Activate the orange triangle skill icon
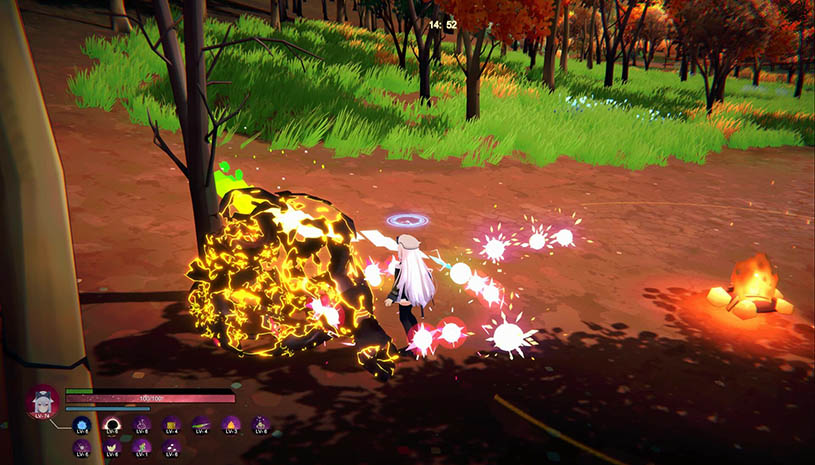Screen dimensions: 815x465 pos(231,425)
